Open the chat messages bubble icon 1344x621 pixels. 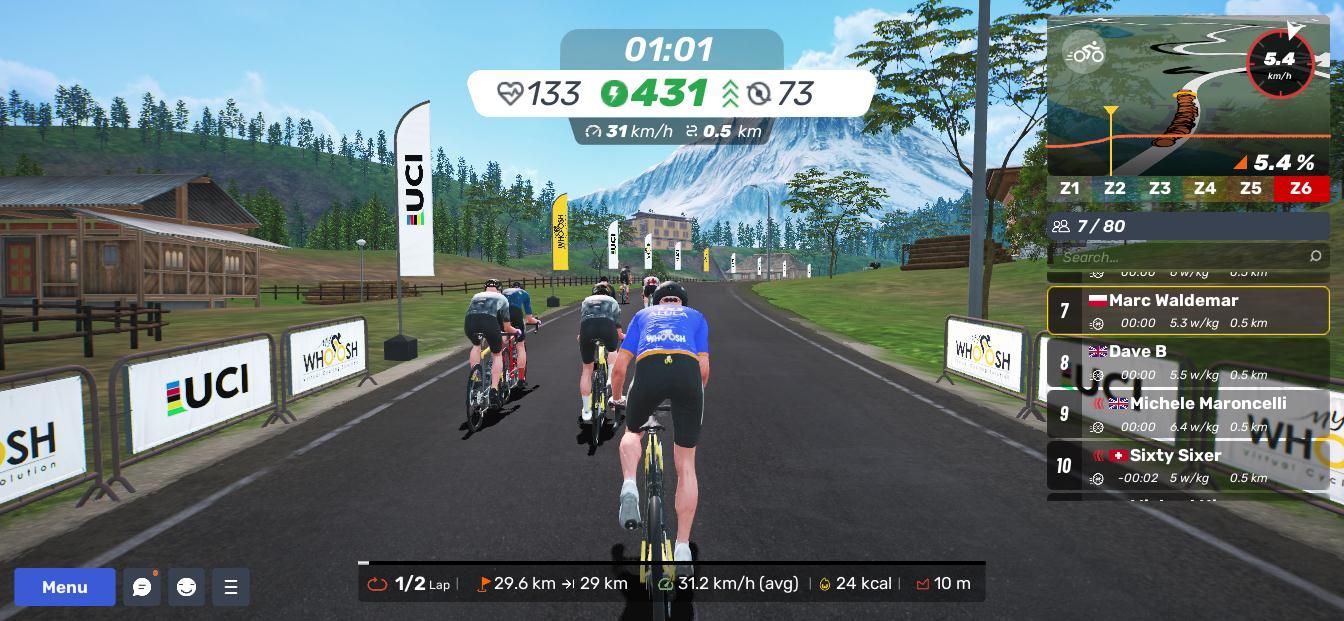point(142,587)
